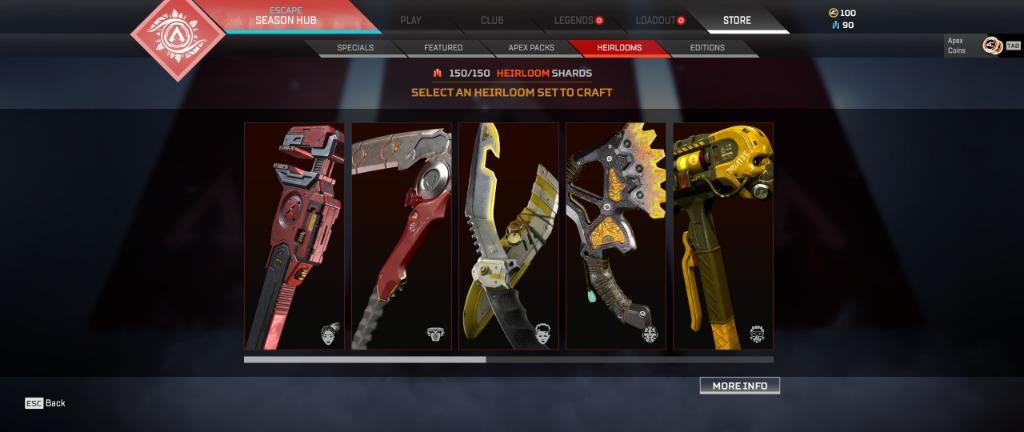Open the Club tab
Viewport: 1024px width, 432px height.
(x=492, y=20)
